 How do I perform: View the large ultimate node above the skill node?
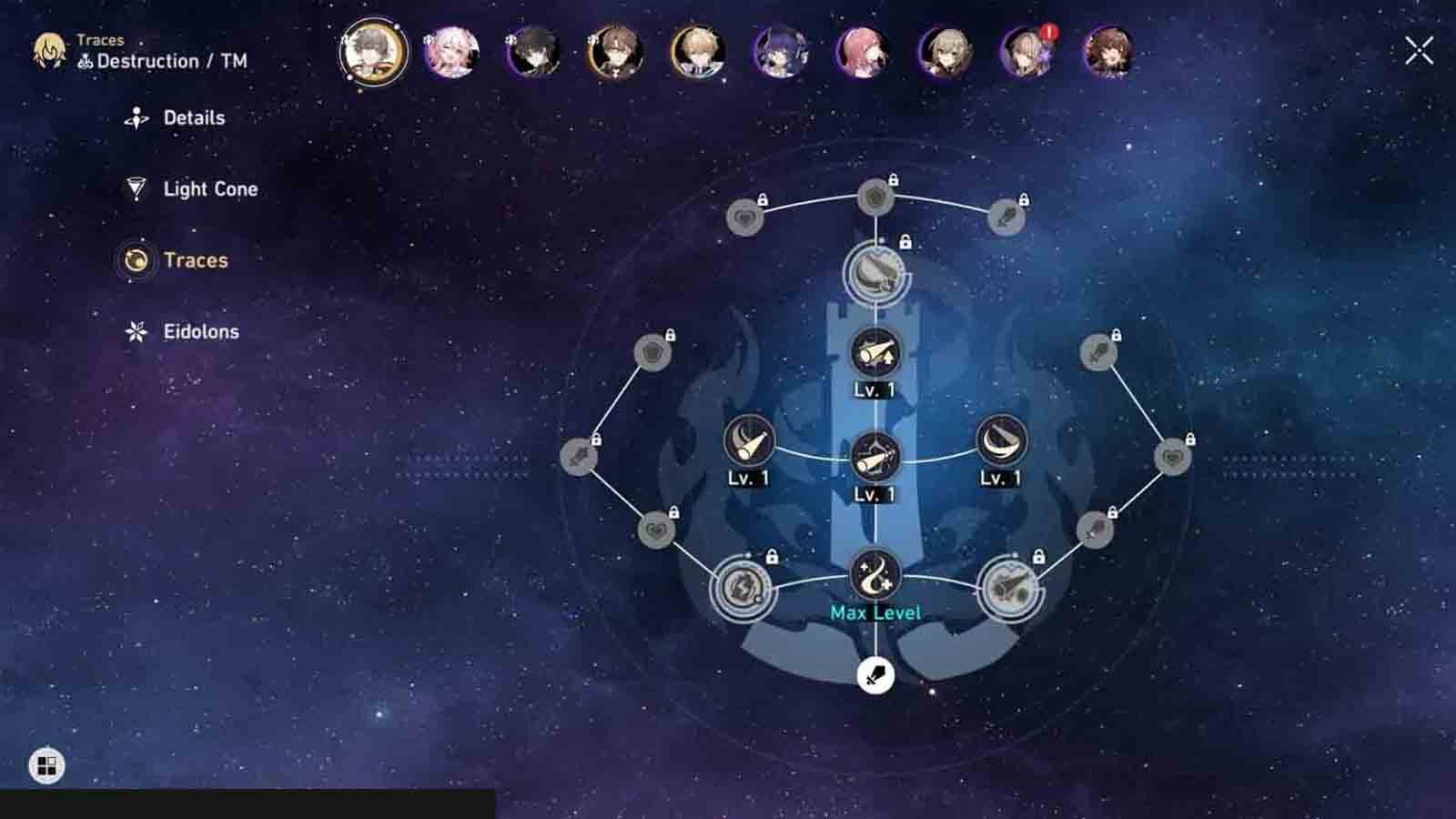pos(874,273)
